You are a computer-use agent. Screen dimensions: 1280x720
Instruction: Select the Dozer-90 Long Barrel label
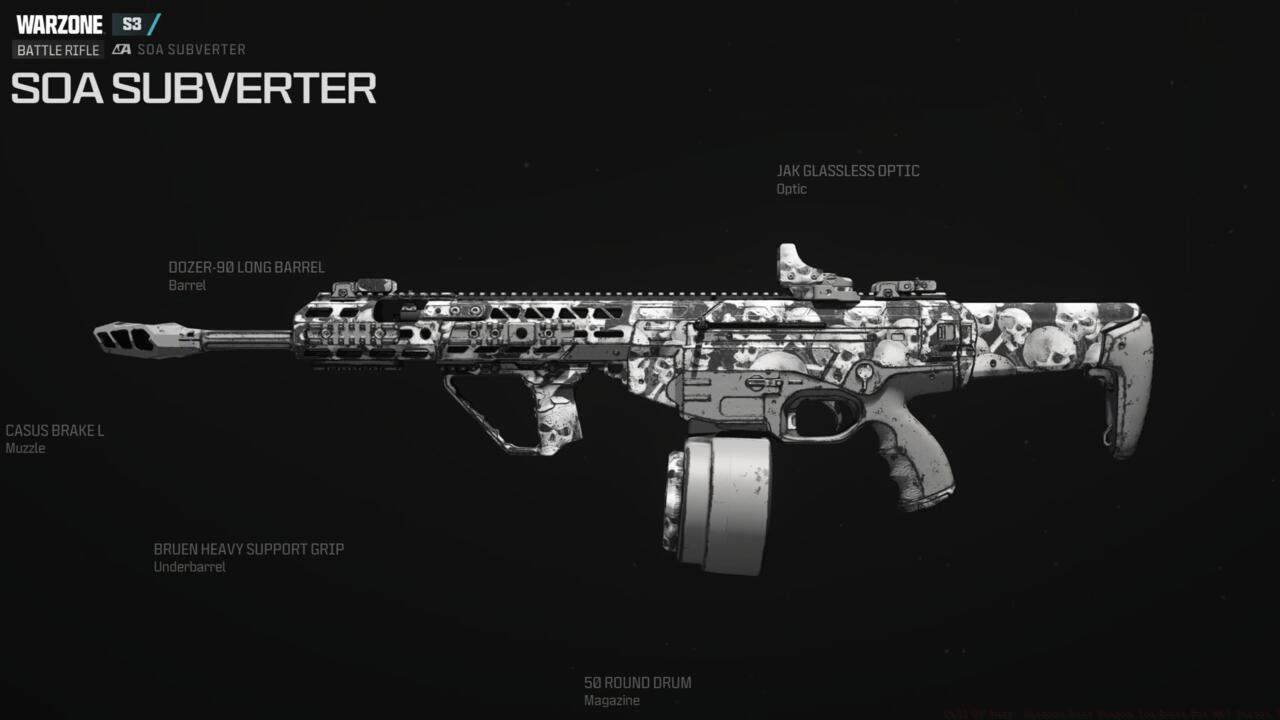tap(246, 267)
